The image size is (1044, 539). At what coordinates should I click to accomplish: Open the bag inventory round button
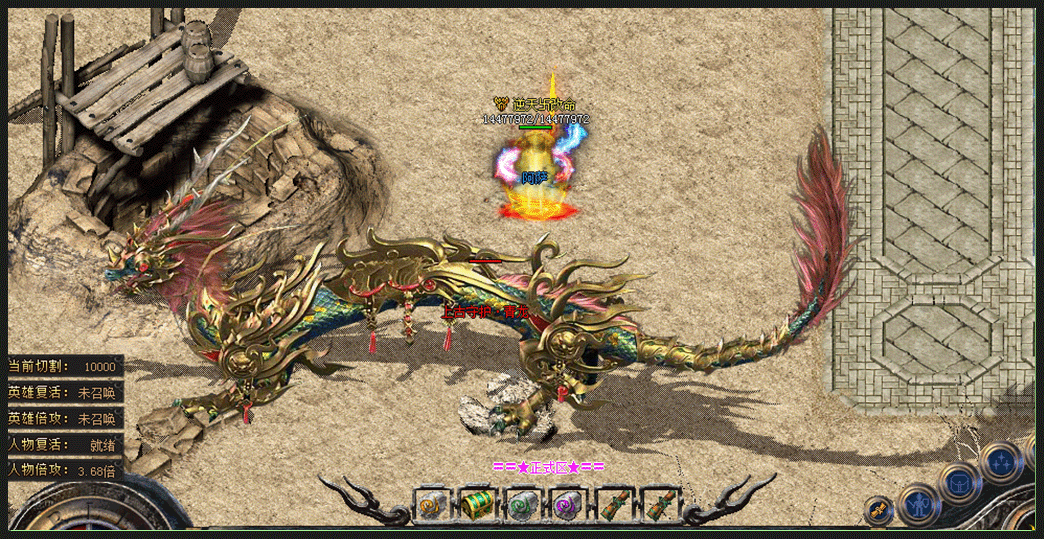click(x=961, y=484)
